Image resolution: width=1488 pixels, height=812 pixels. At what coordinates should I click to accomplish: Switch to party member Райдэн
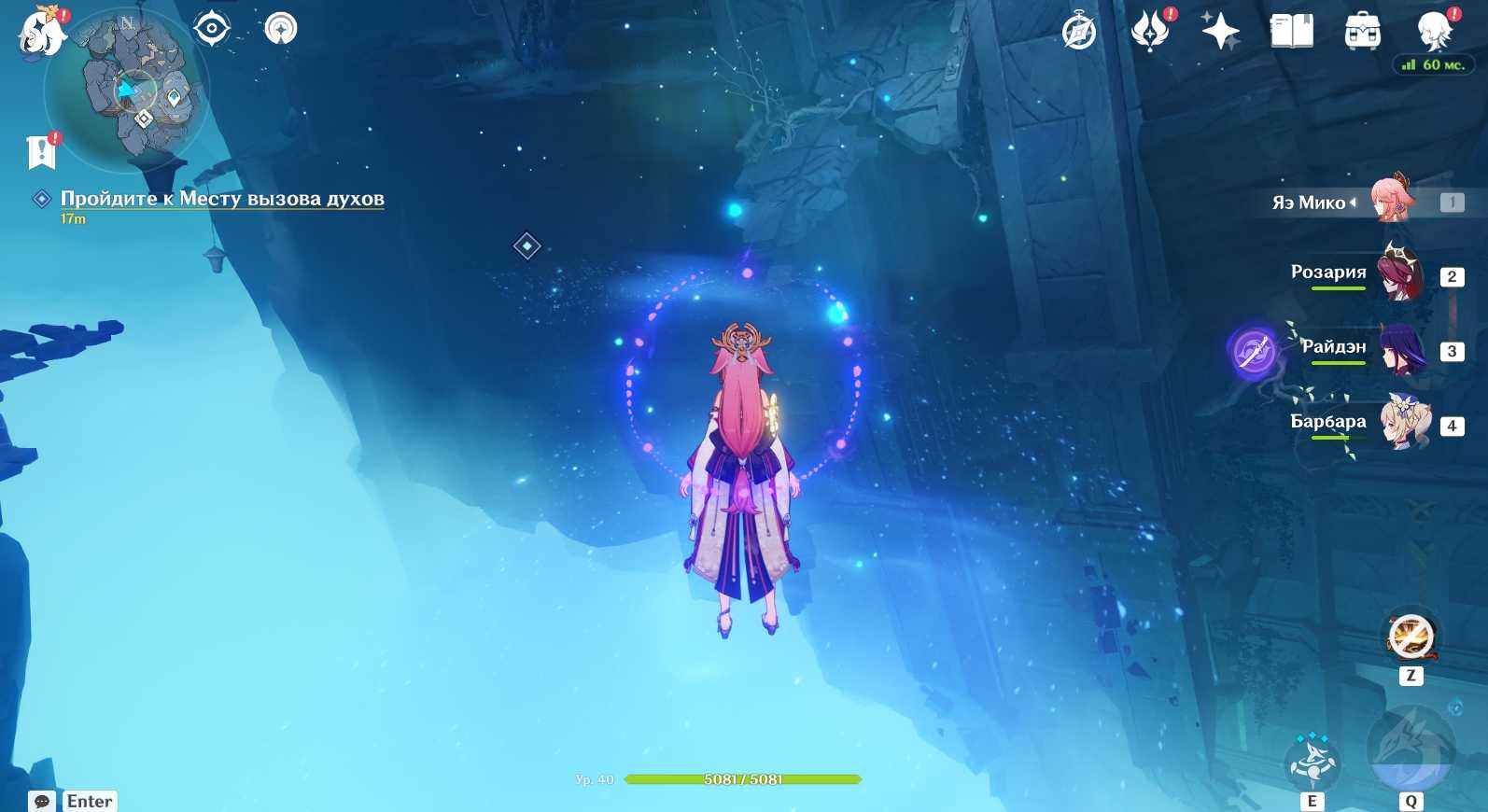point(1401,349)
